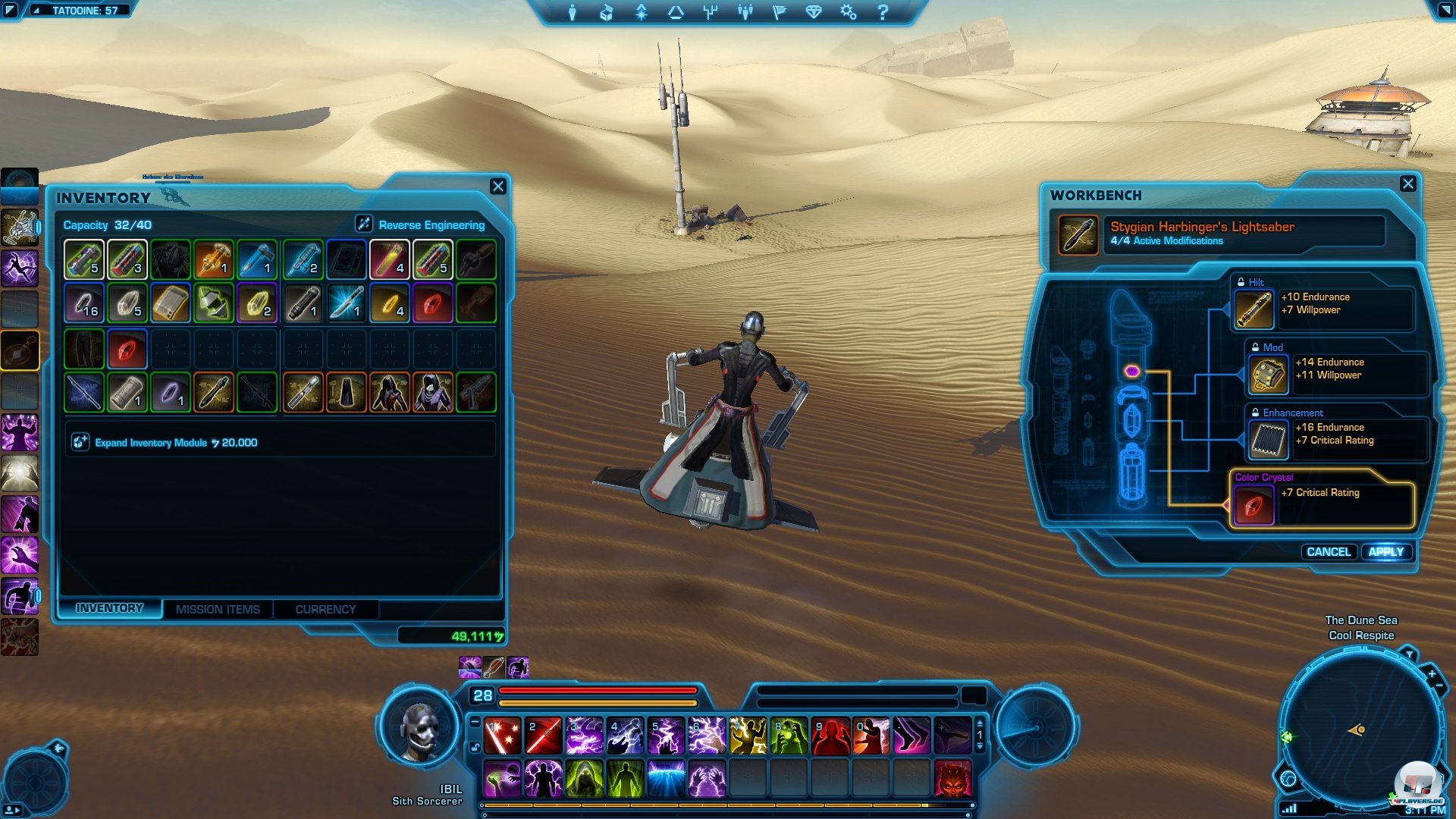Image resolution: width=1456 pixels, height=819 pixels.
Task: Open the Currency tab
Action: [325, 609]
